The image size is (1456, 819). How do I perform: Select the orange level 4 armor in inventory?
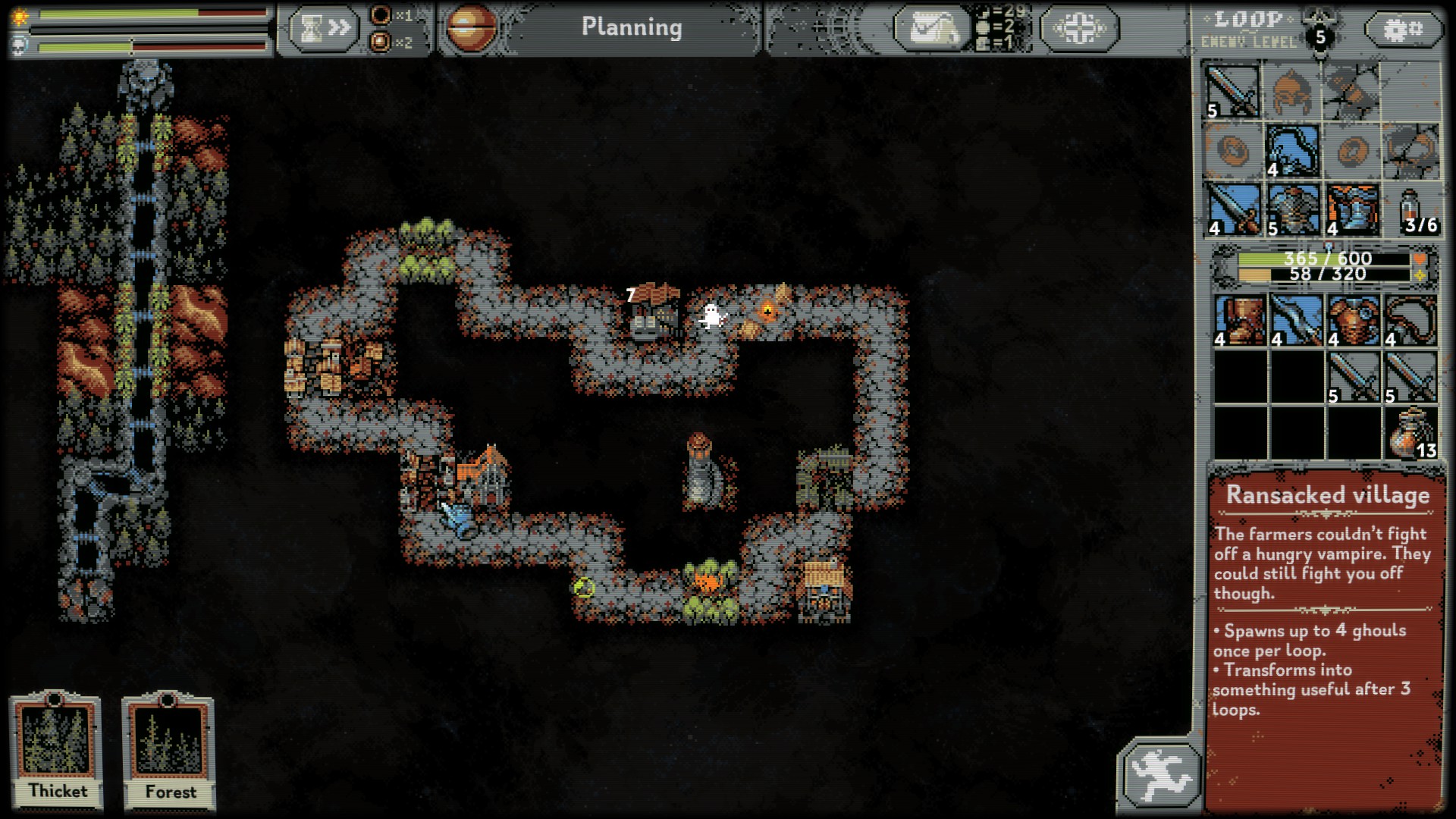[x=1353, y=321]
